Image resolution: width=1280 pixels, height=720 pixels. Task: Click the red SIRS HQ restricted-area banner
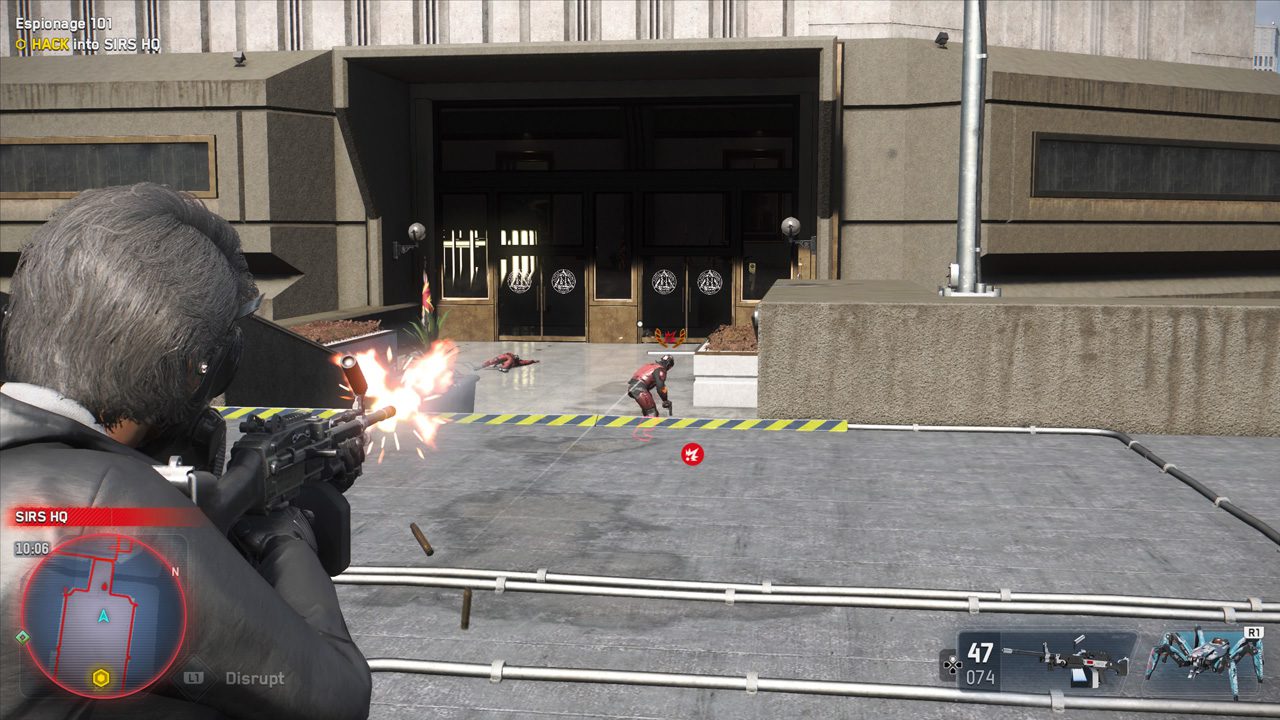(x=100, y=517)
